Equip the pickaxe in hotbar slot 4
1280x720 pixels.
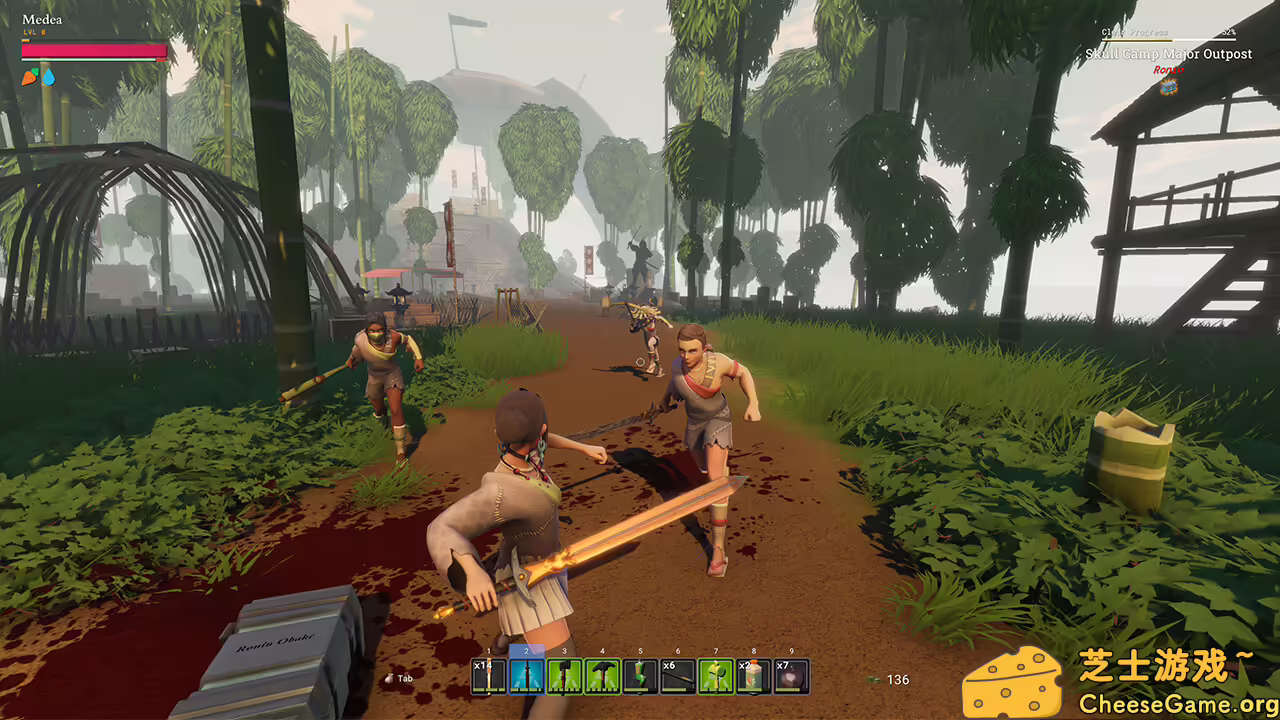603,677
